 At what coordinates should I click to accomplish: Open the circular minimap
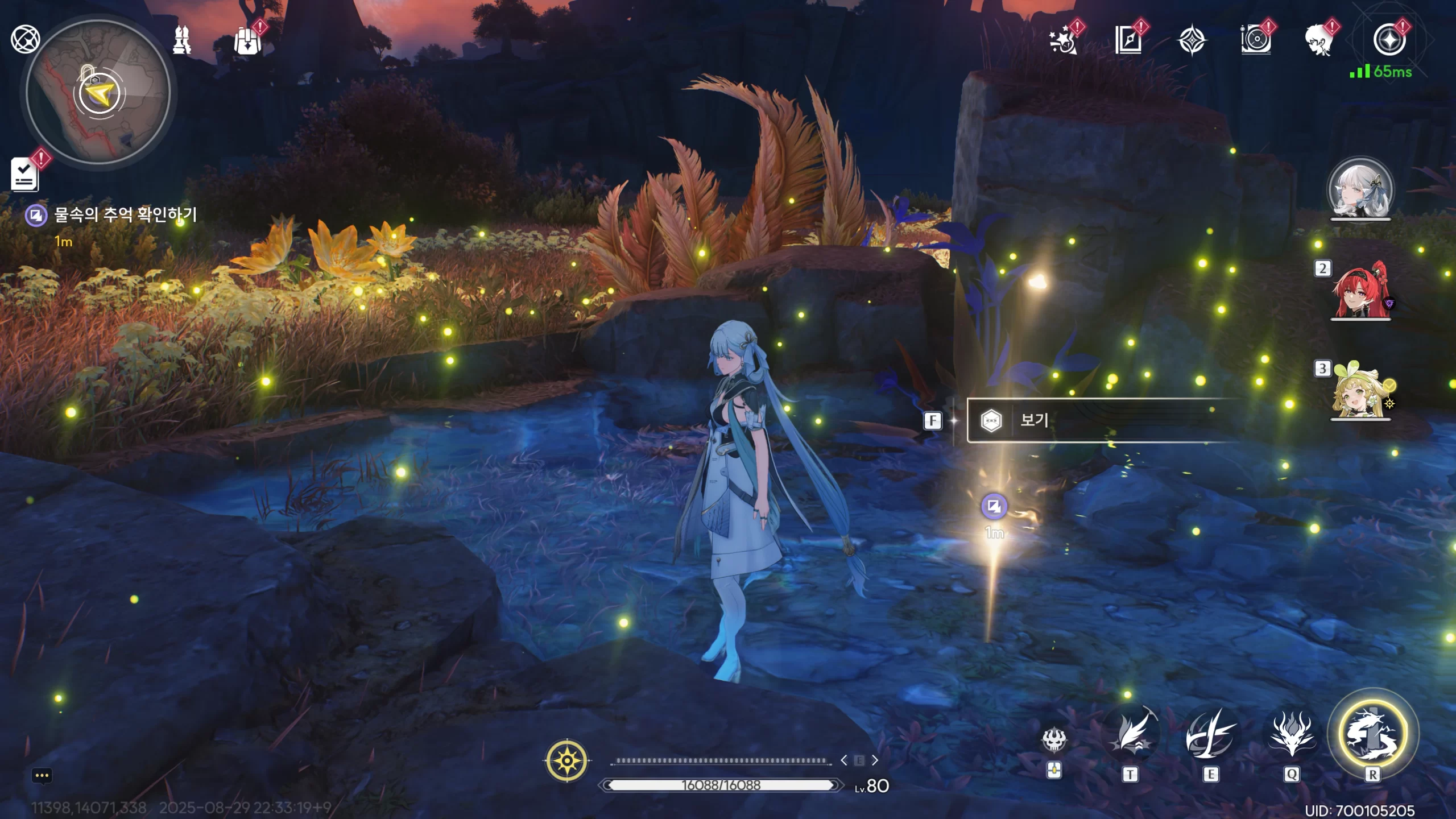coord(99,92)
